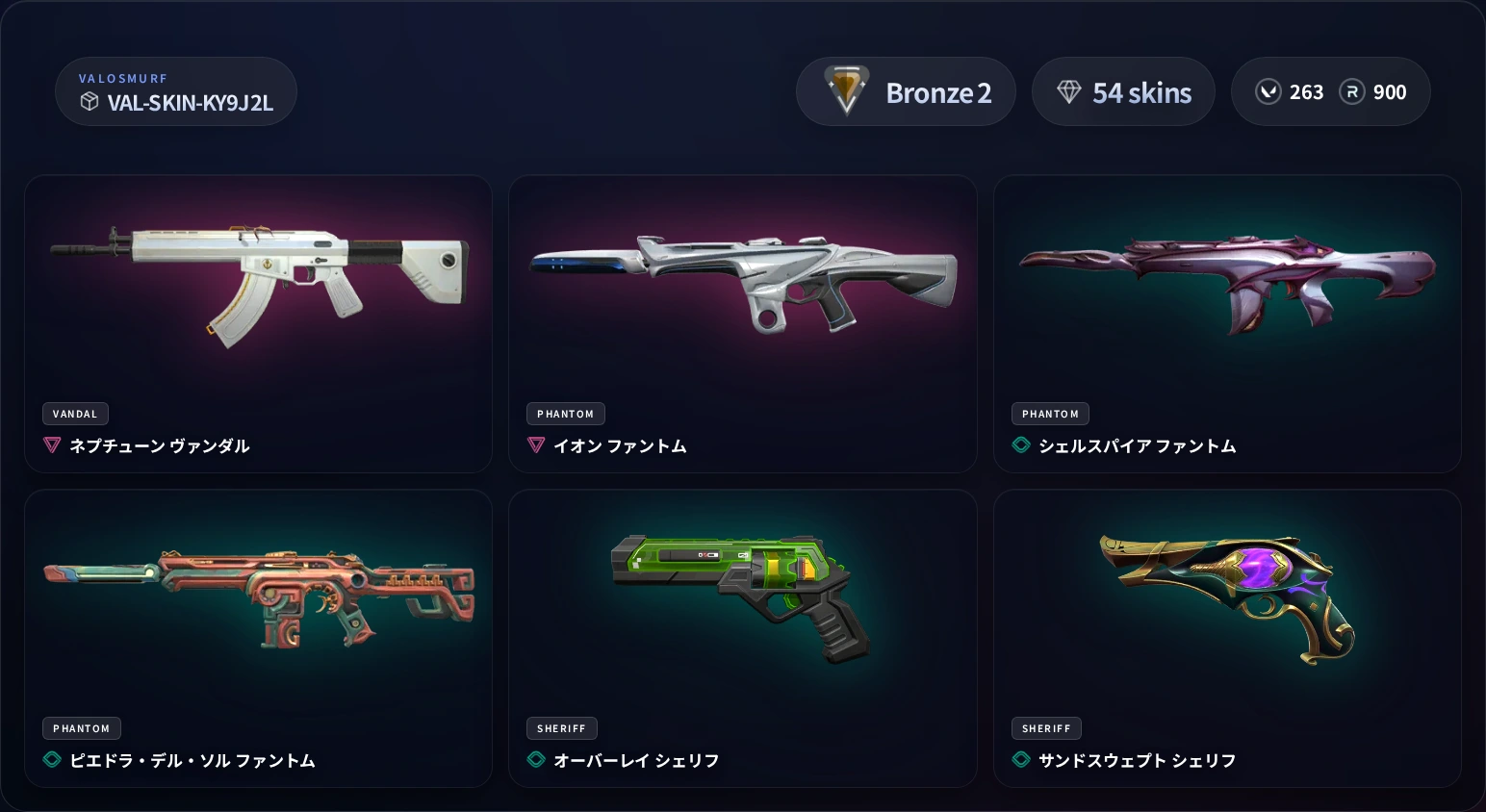The width and height of the screenshot is (1486, 812).
Task: Click the Bronze 2 rank badge icon
Action: [x=846, y=91]
